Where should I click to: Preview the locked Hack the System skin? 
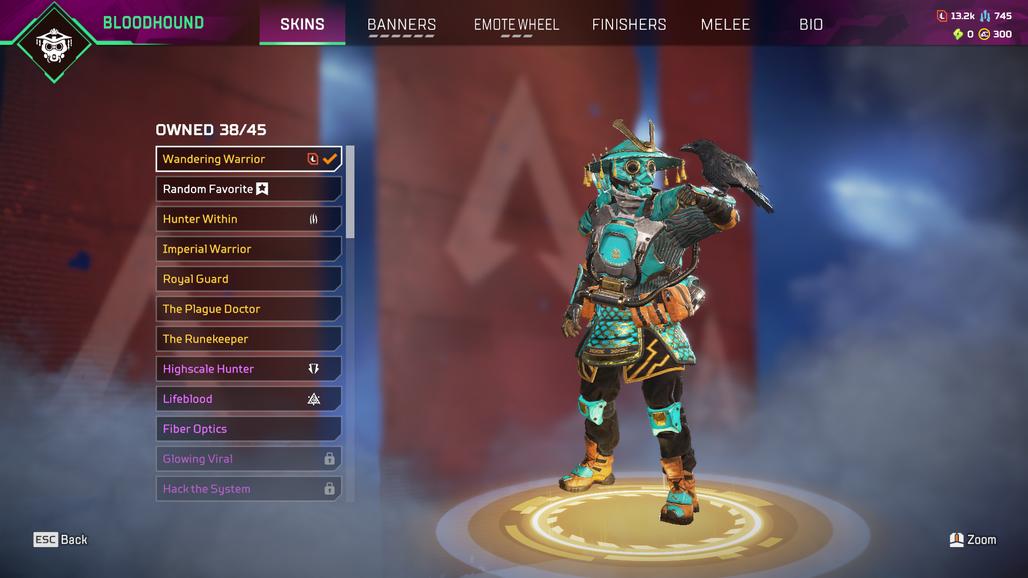pos(249,489)
